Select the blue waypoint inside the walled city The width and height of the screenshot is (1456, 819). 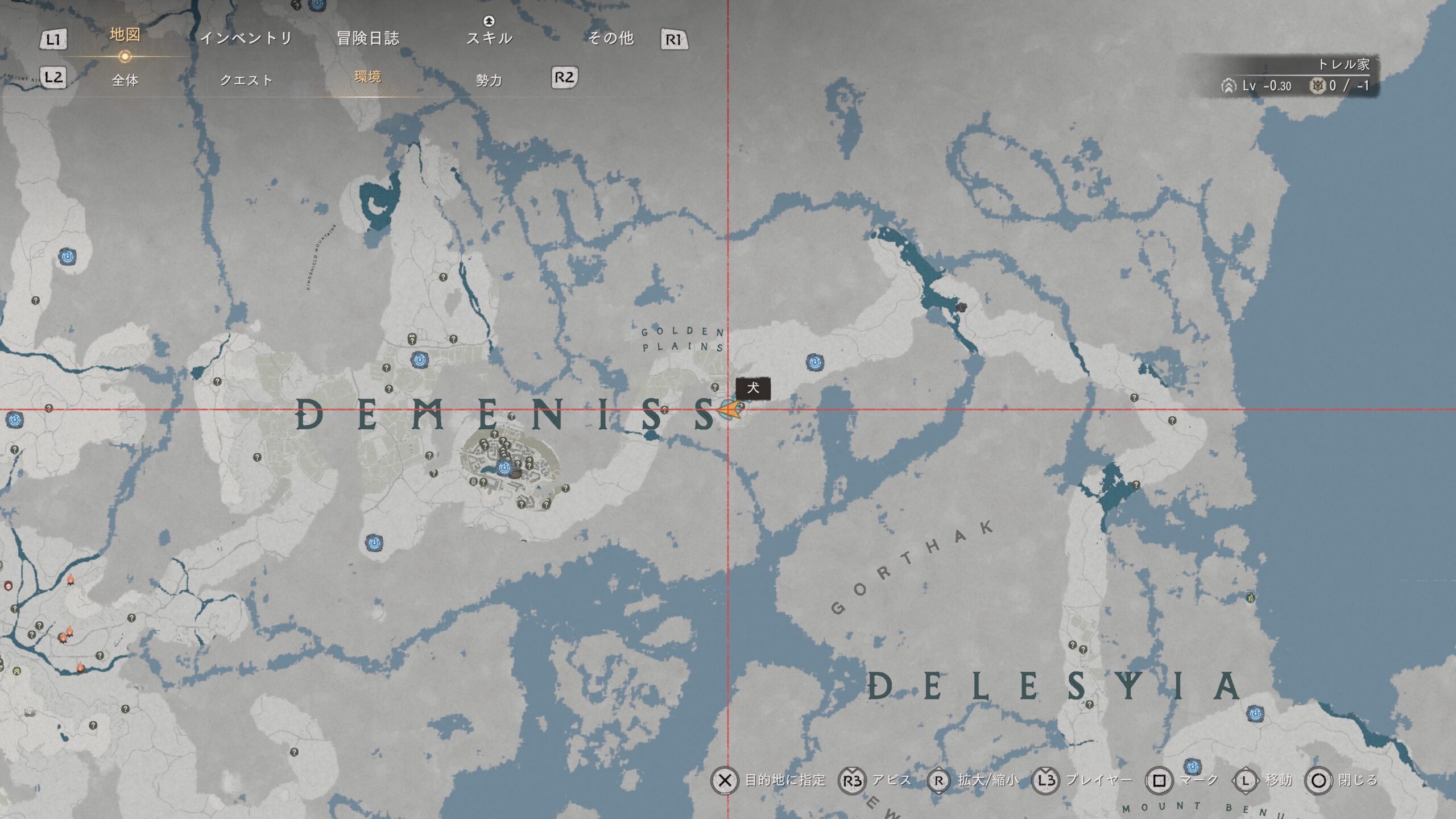pos(504,468)
